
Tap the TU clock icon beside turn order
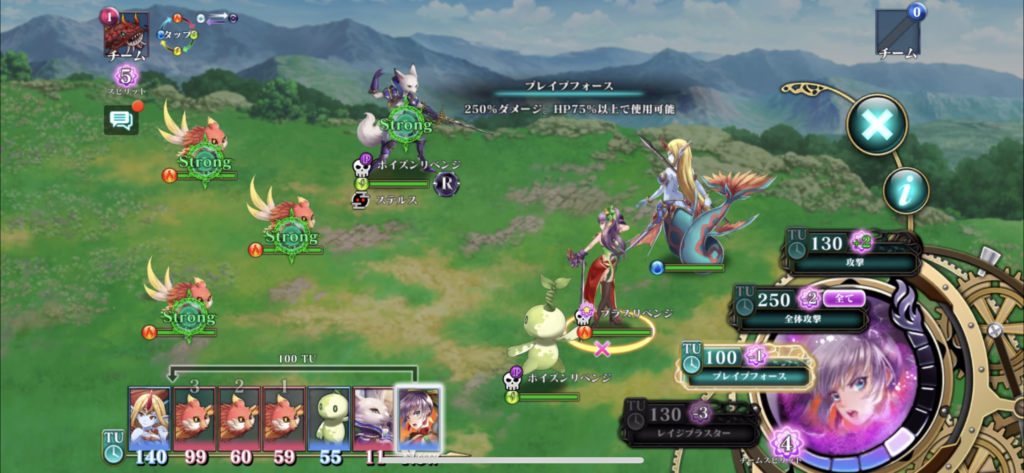pyautogui.click(x=114, y=445)
